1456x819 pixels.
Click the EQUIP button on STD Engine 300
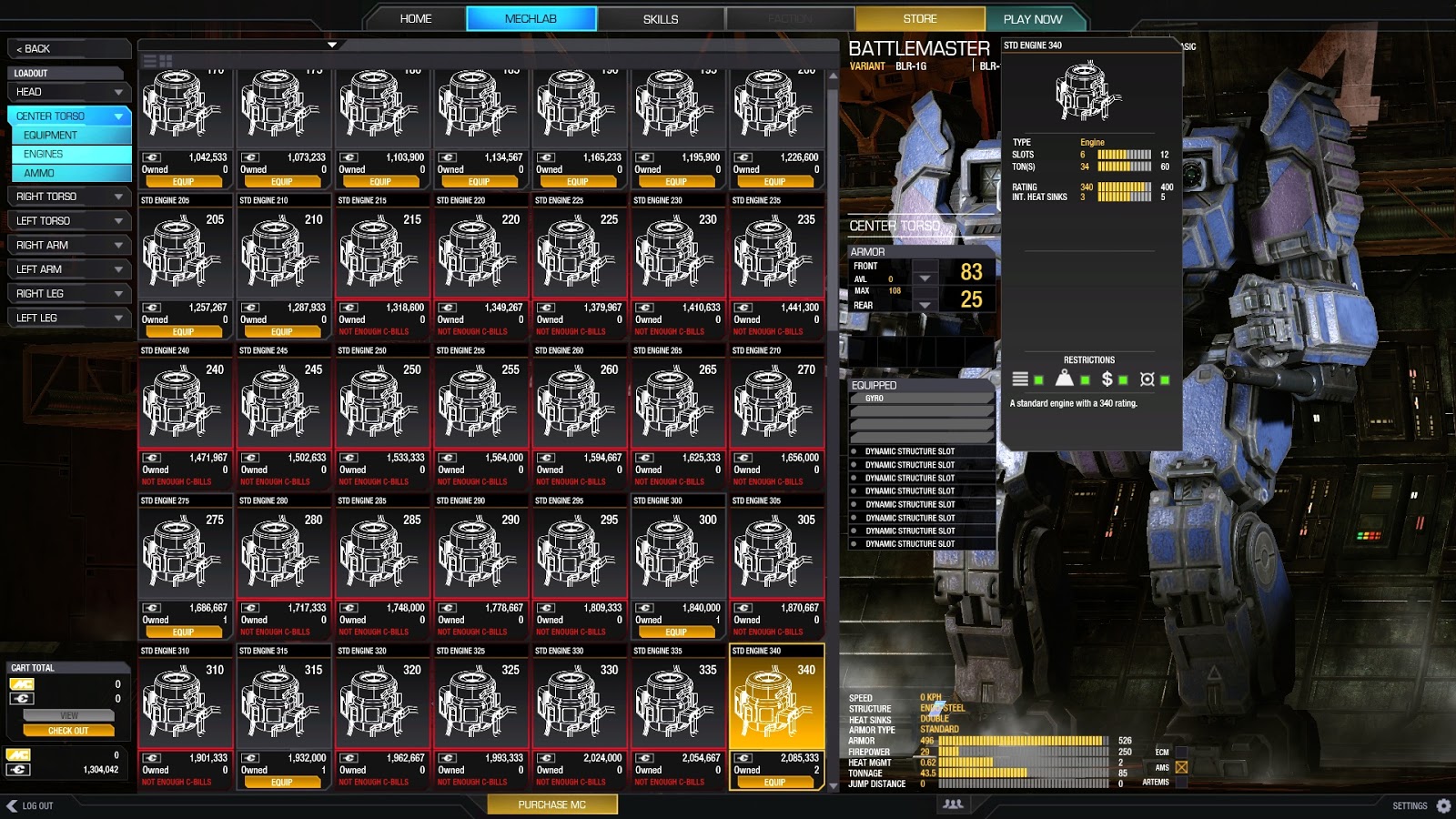(x=677, y=632)
